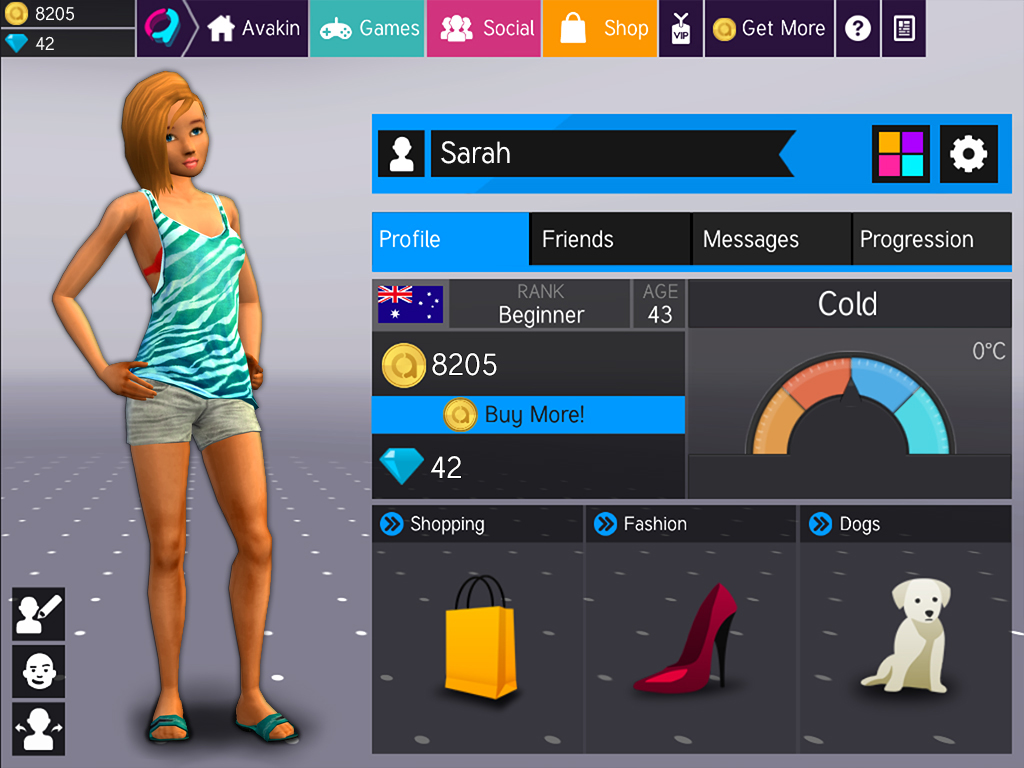Select the VIP badge icon
This screenshot has width=1024, height=768.
tap(681, 28)
